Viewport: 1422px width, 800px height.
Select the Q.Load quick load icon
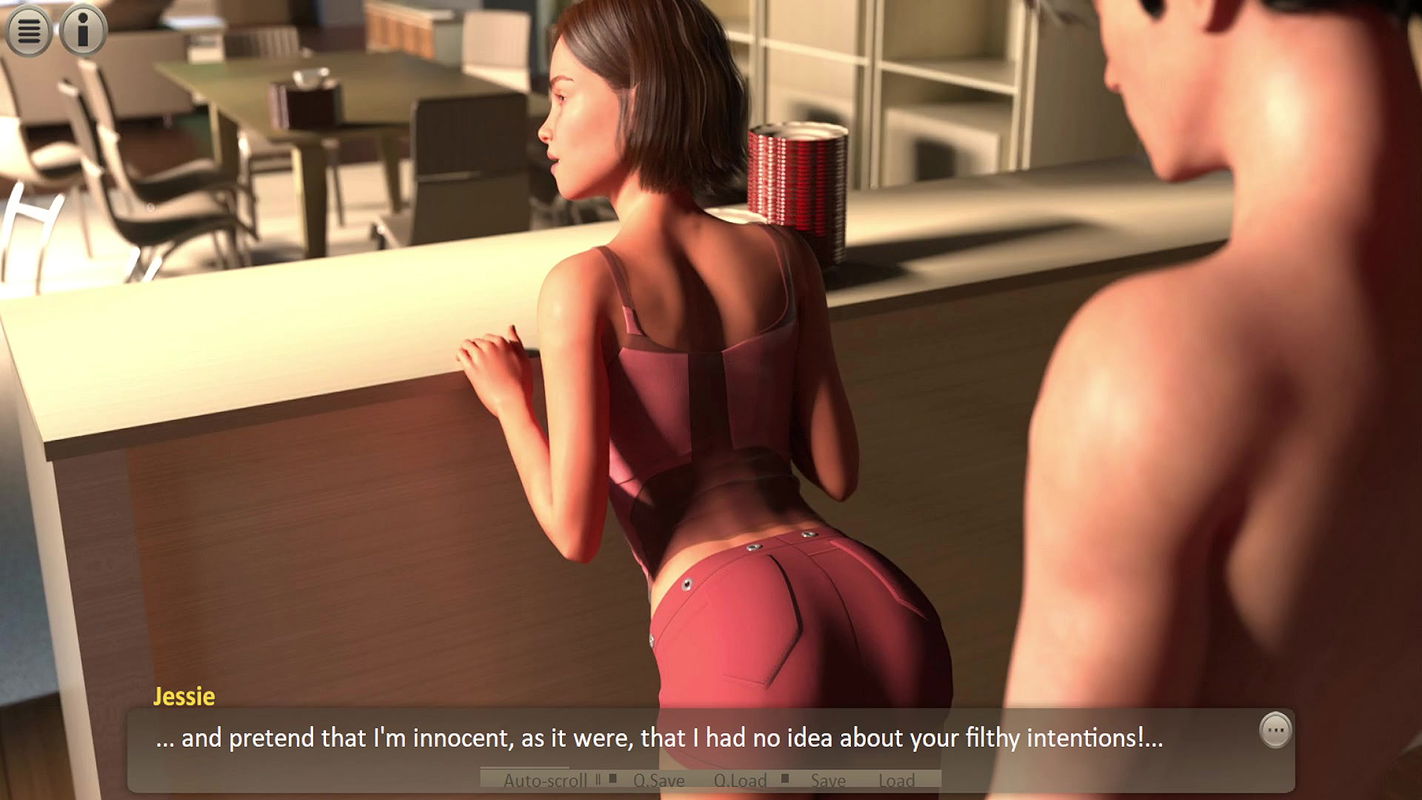pyautogui.click(x=738, y=780)
